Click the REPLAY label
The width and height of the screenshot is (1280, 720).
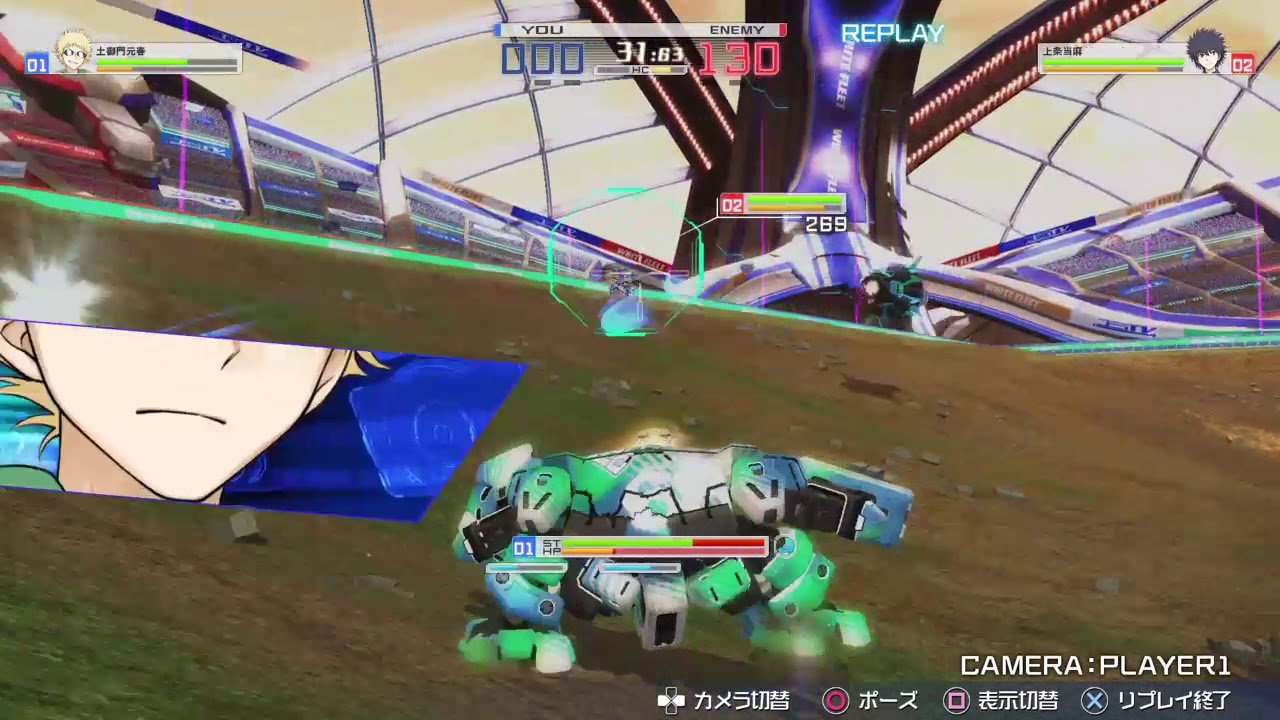click(x=892, y=33)
